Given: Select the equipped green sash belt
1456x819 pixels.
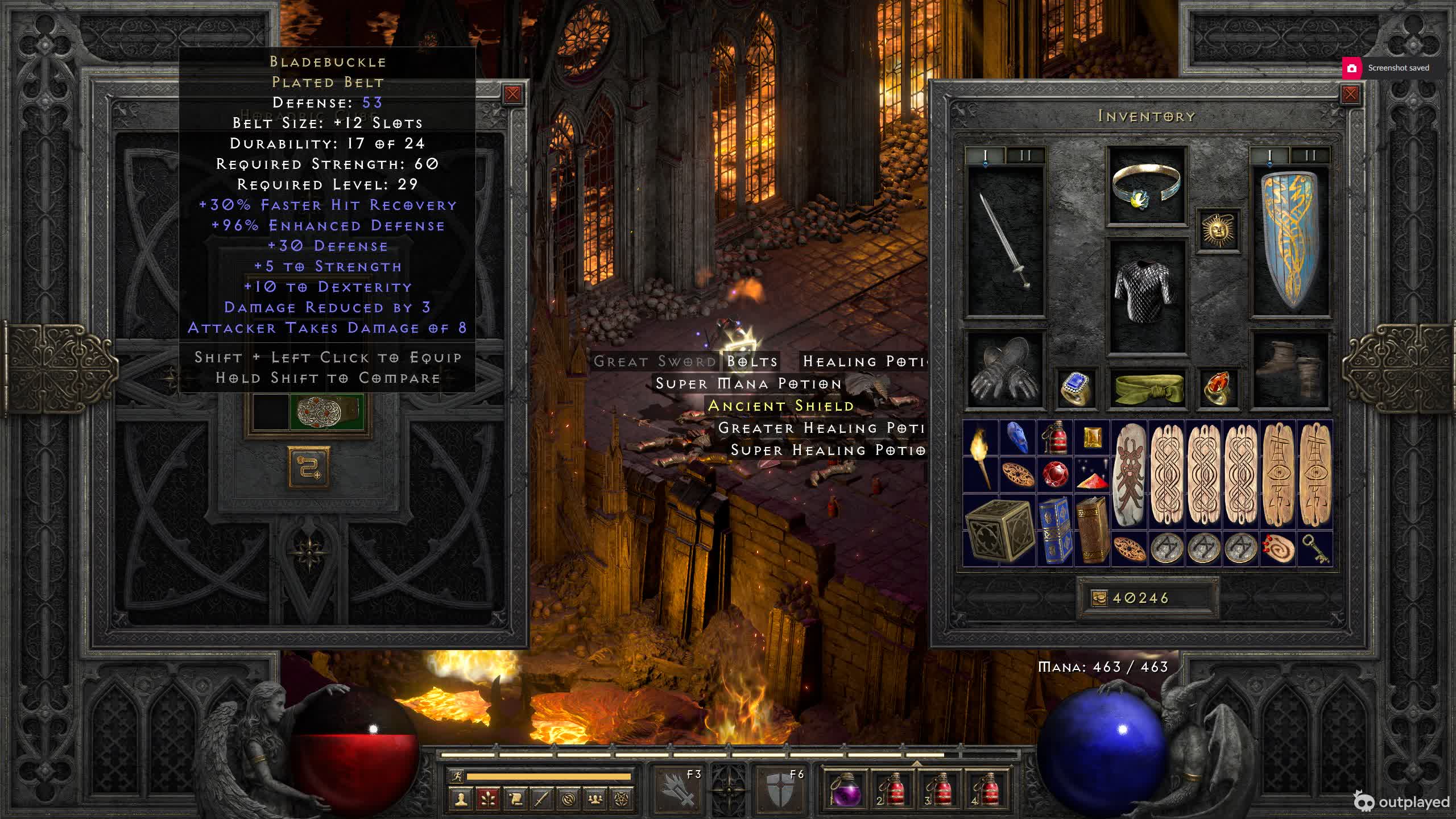Looking at the screenshot, I should [1147, 388].
